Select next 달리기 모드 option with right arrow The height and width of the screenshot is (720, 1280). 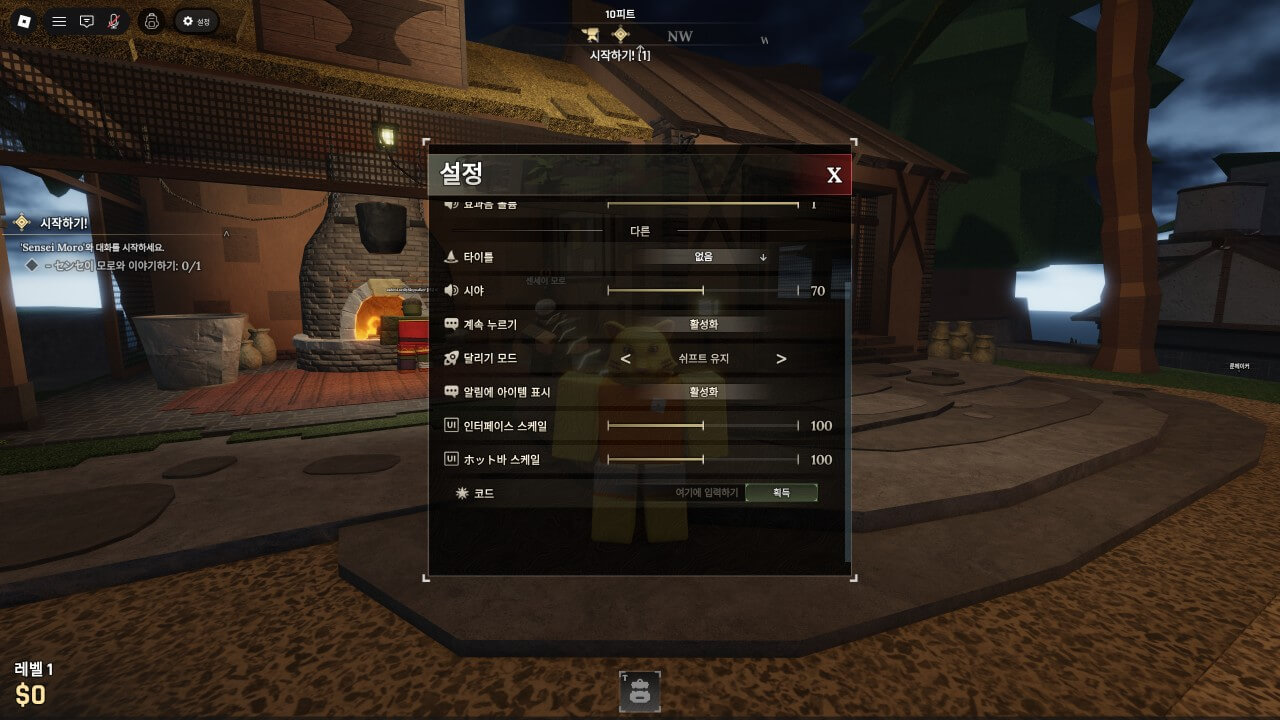pyautogui.click(x=781, y=359)
